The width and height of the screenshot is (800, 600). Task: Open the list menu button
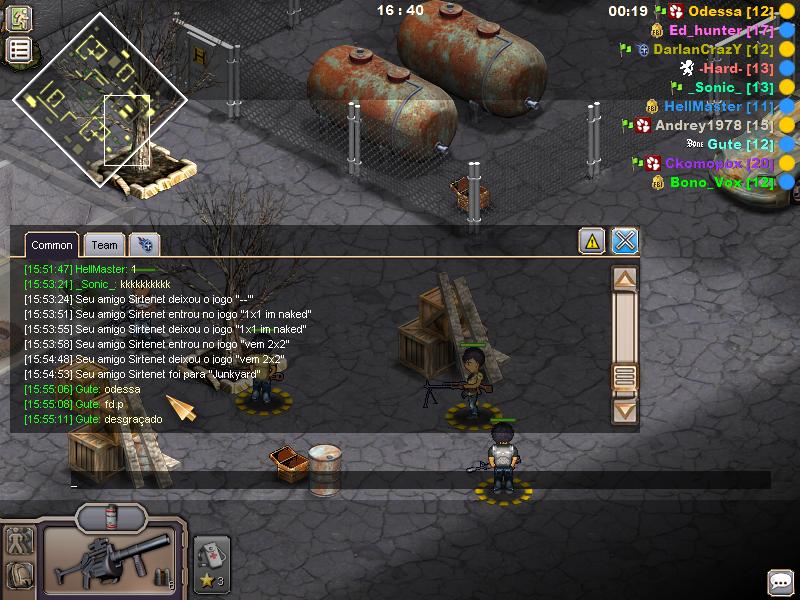(x=19, y=51)
